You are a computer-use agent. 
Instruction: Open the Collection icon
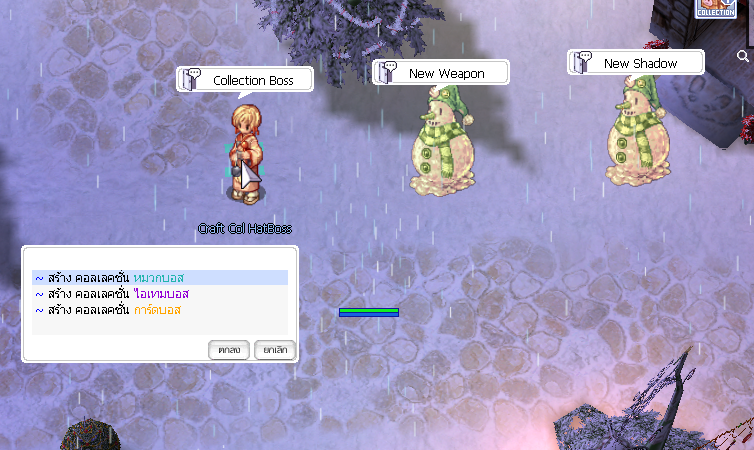click(x=716, y=8)
